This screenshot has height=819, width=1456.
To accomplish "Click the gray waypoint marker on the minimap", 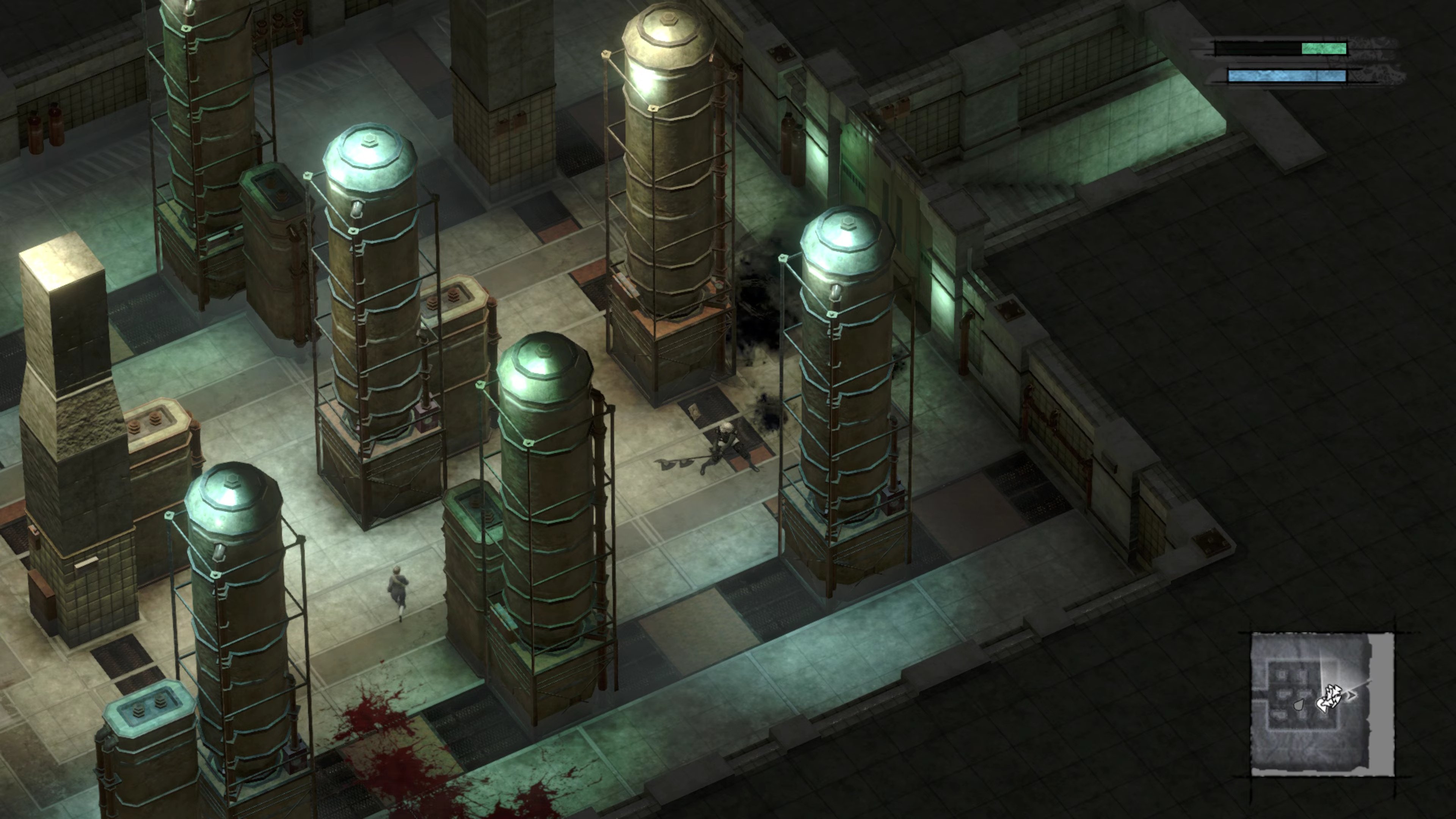I will (1299, 705).
